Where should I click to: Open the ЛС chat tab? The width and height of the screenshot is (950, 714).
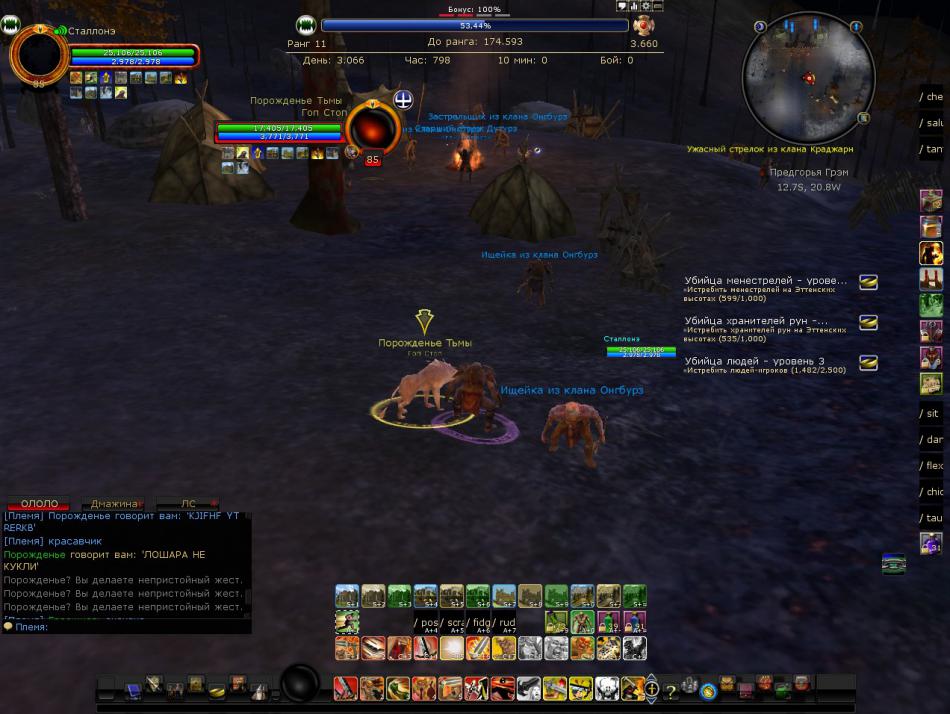(188, 504)
